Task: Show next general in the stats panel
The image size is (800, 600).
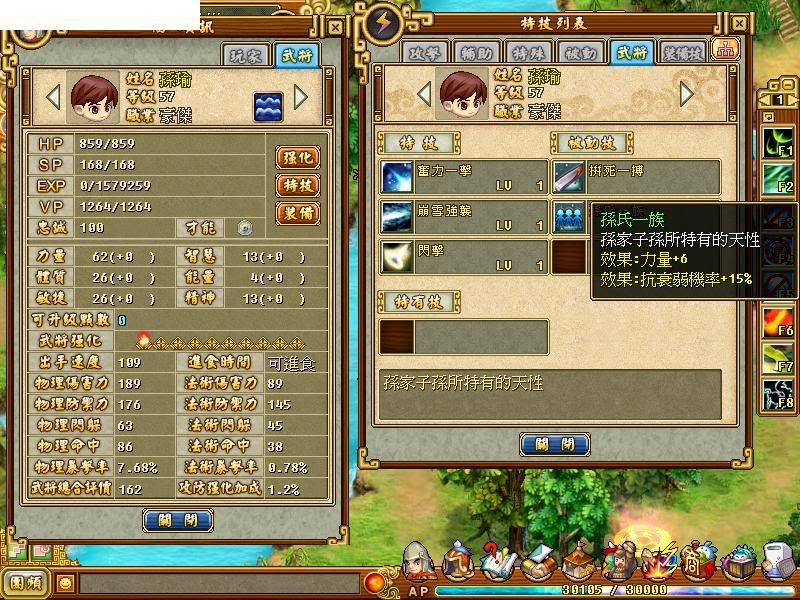Action: coord(300,97)
